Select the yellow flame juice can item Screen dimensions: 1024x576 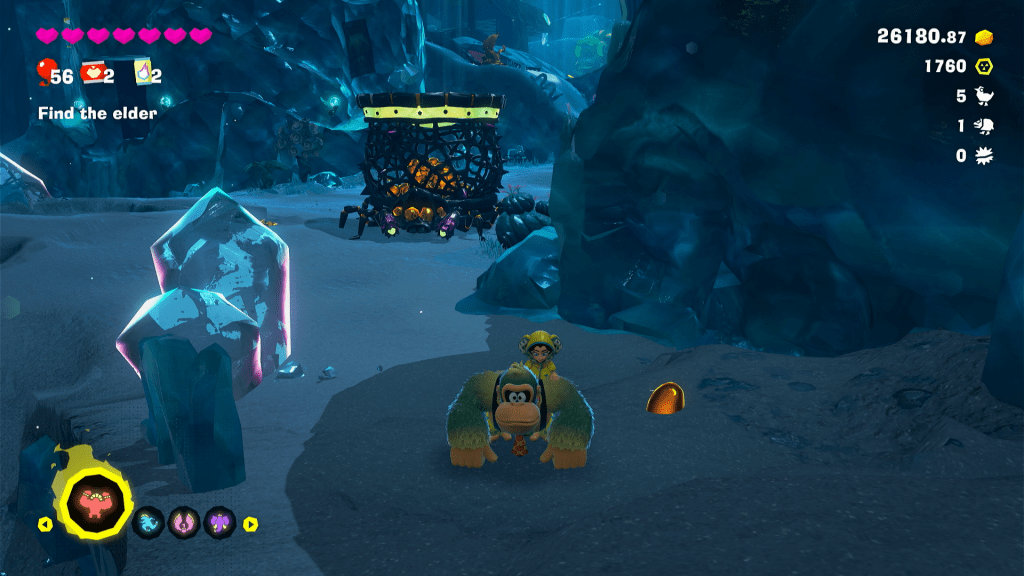[x=141, y=73]
